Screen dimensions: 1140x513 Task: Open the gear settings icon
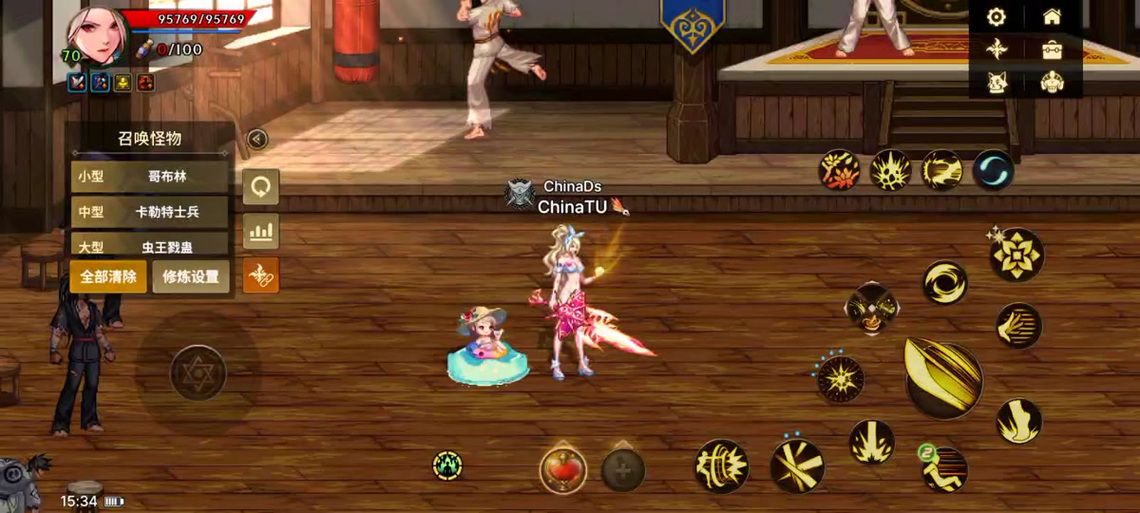click(996, 17)
